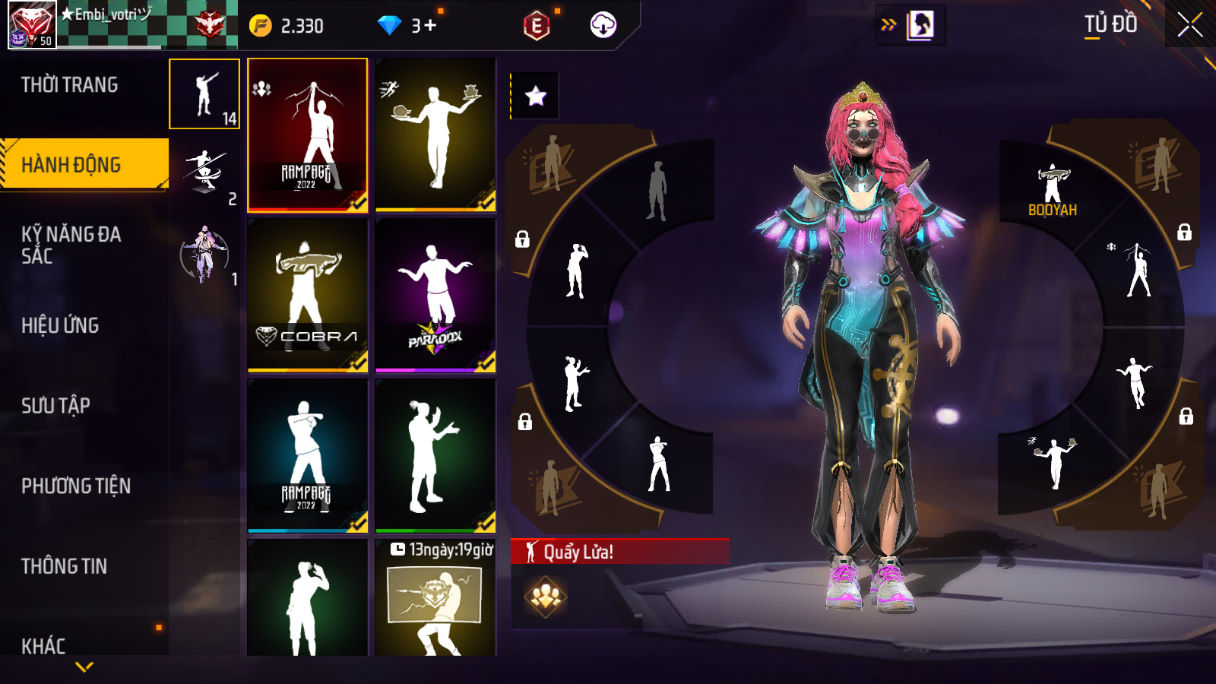
Task: Click the Booyah slot on the emote wheel
Action: [1052, 190]
